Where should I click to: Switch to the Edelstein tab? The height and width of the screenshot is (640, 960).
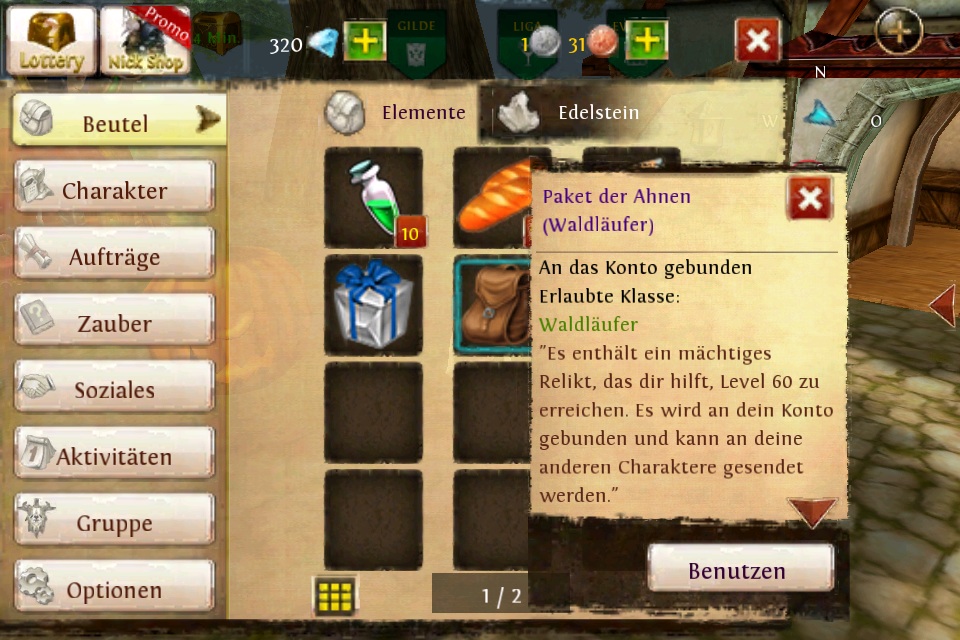click(575, 112)
